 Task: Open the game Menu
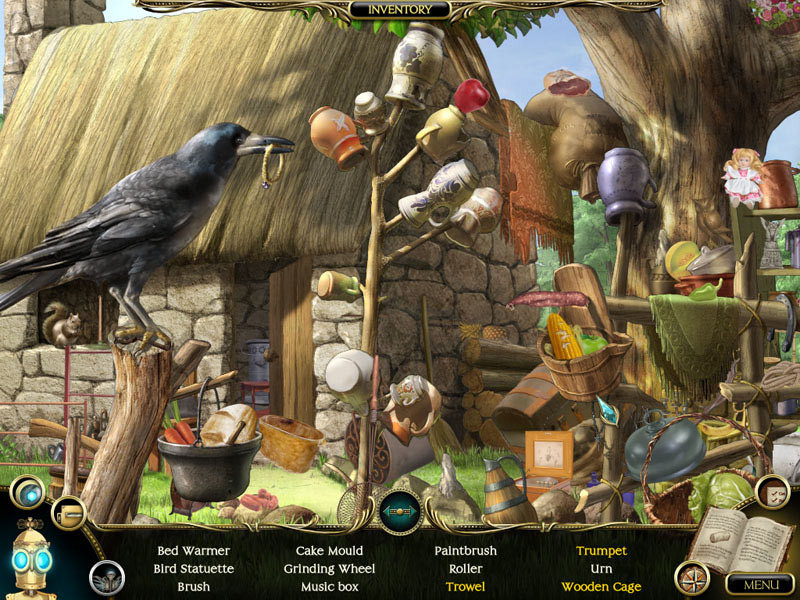(x=758, y=584)
